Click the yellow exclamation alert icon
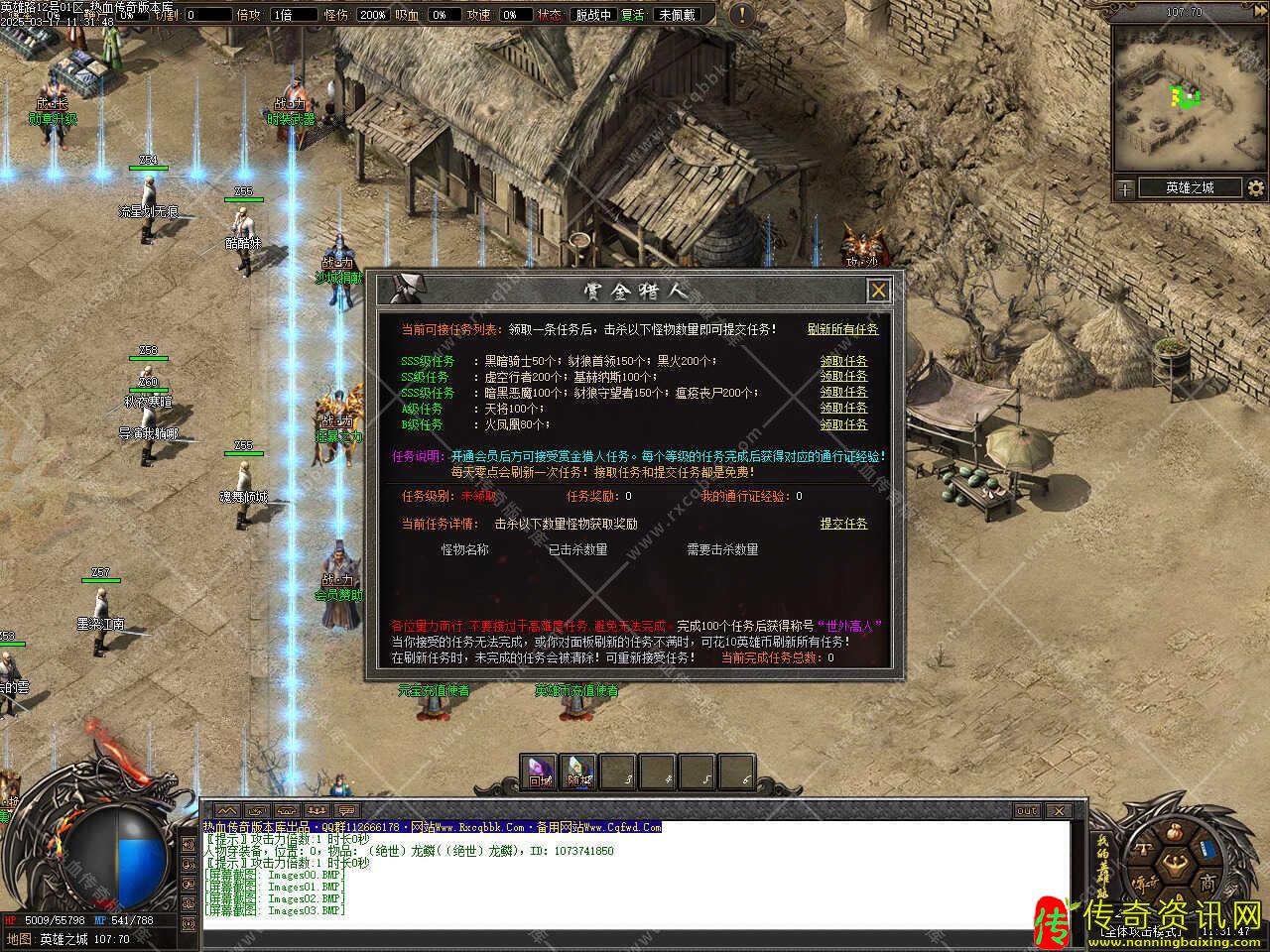Image resolution: width=1270 pixels, height=952 pixels. [x=742, y=15]
